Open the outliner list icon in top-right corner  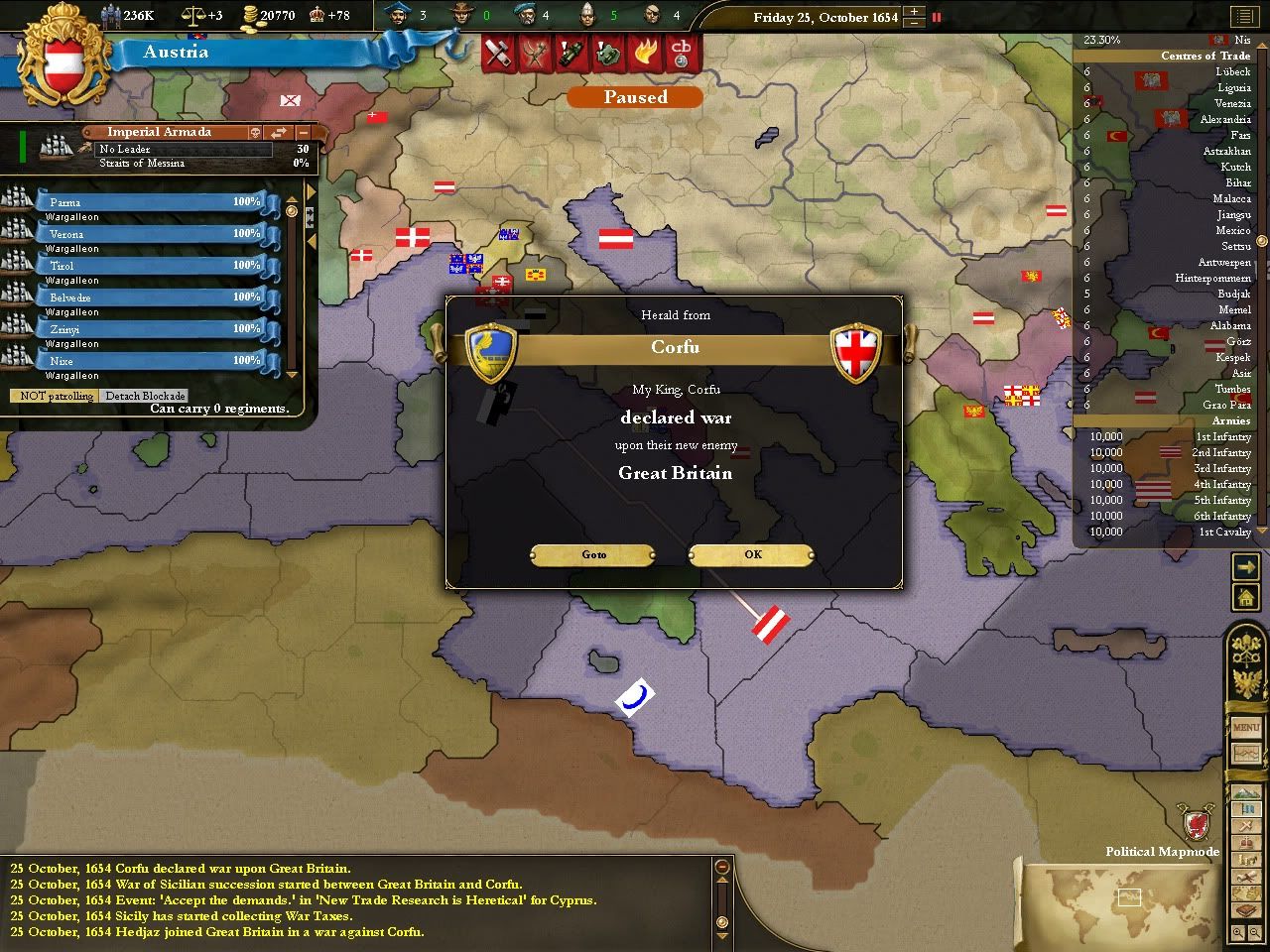(x=1243, y=17)
